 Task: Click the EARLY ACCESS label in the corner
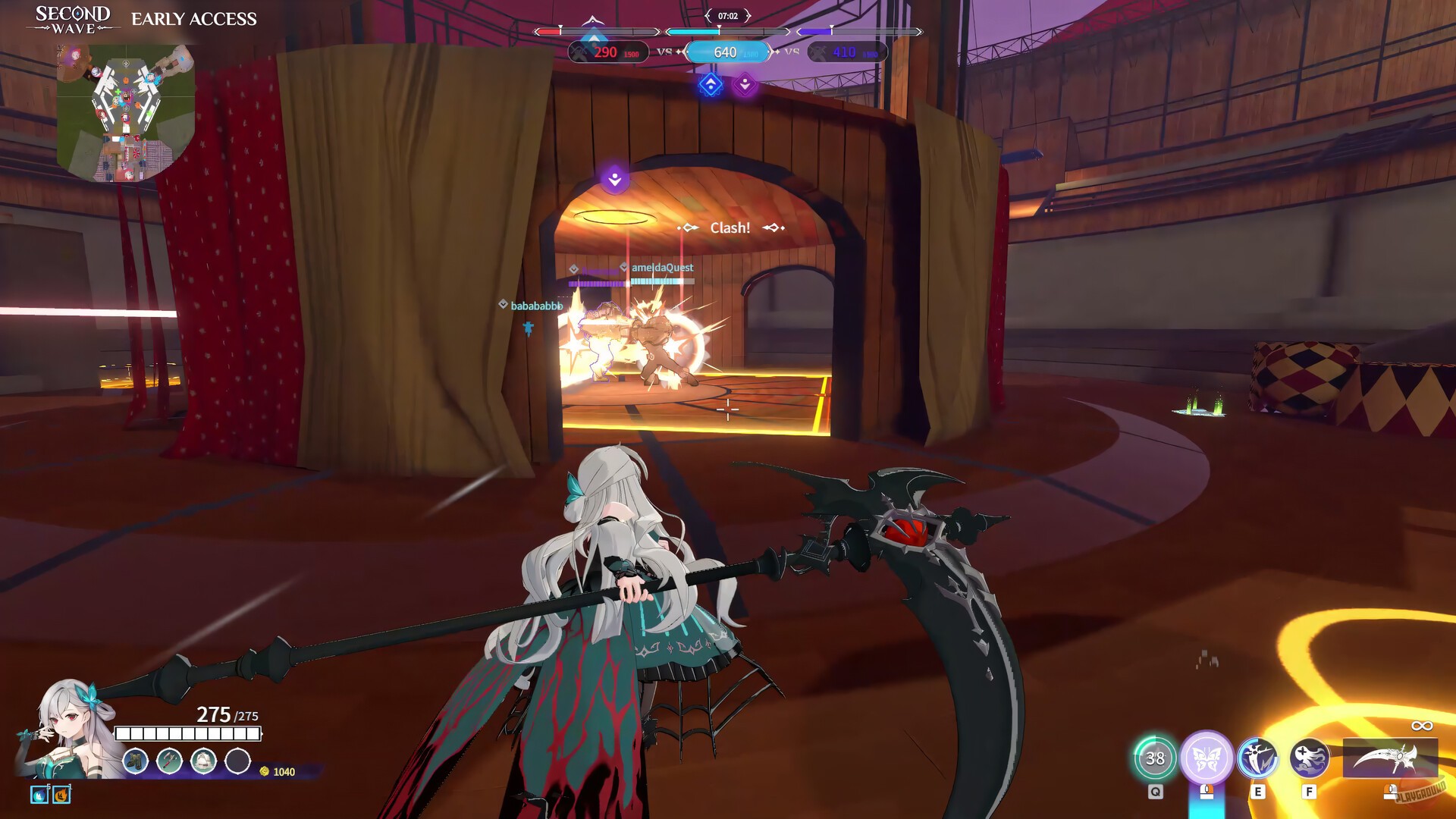[x=193, y=19]
